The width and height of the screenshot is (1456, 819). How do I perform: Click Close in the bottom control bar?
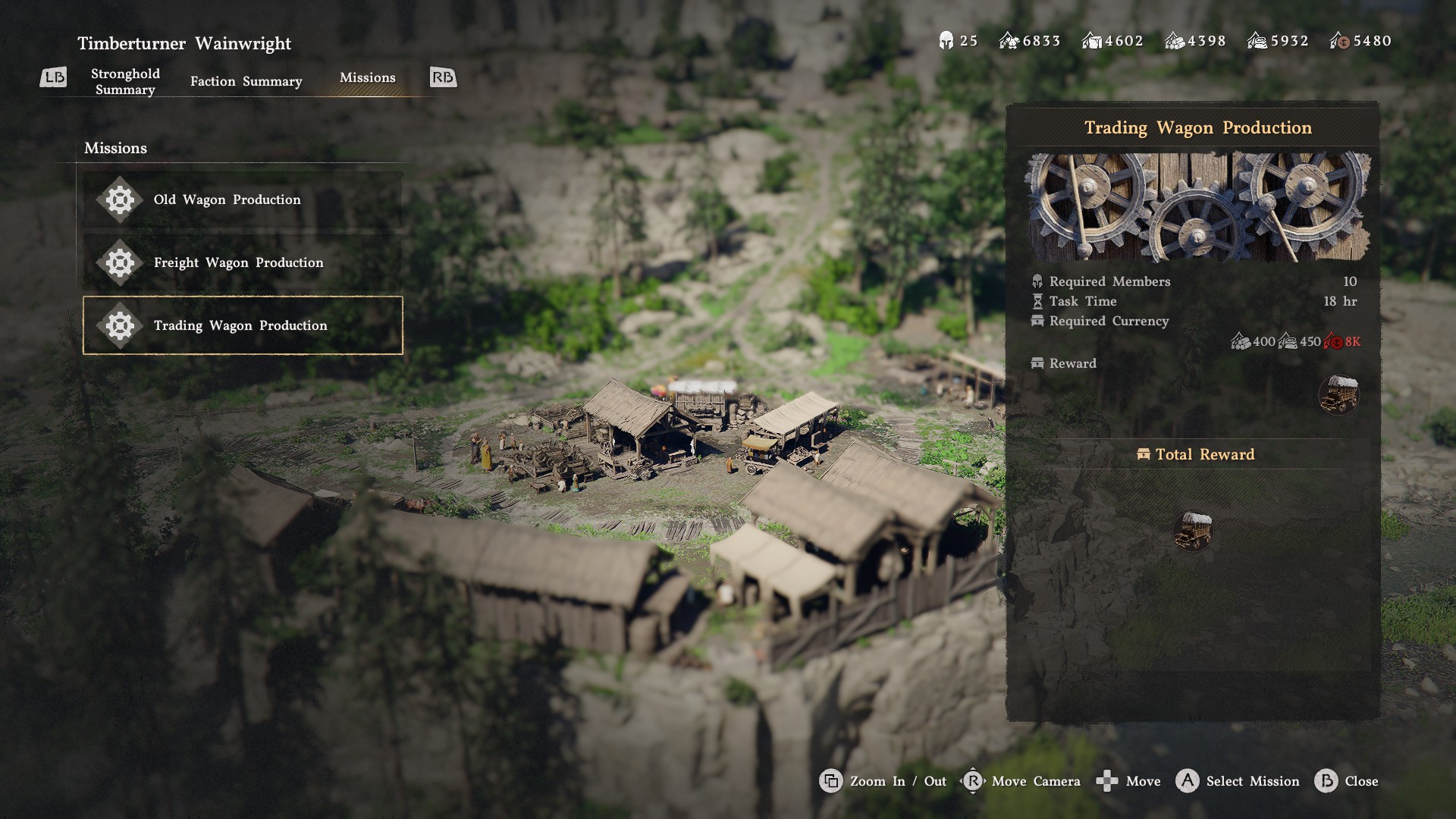pyautogui.click(x=1364, y=781)
